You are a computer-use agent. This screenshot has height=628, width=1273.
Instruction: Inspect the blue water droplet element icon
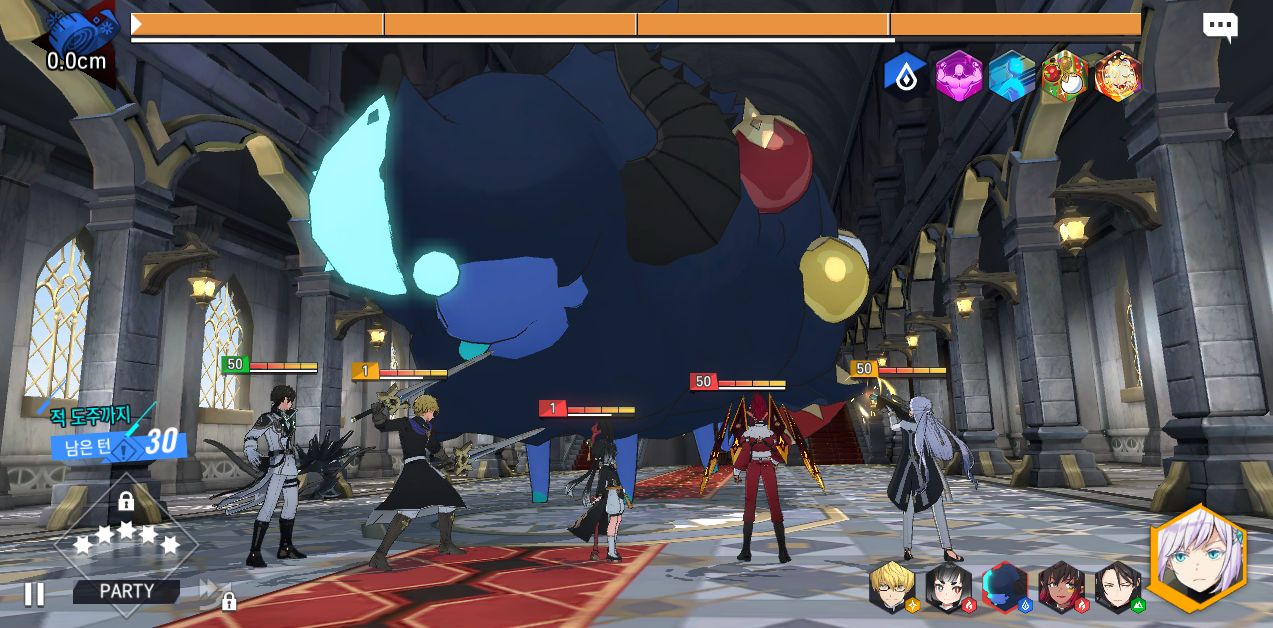(x=906, y=75)
